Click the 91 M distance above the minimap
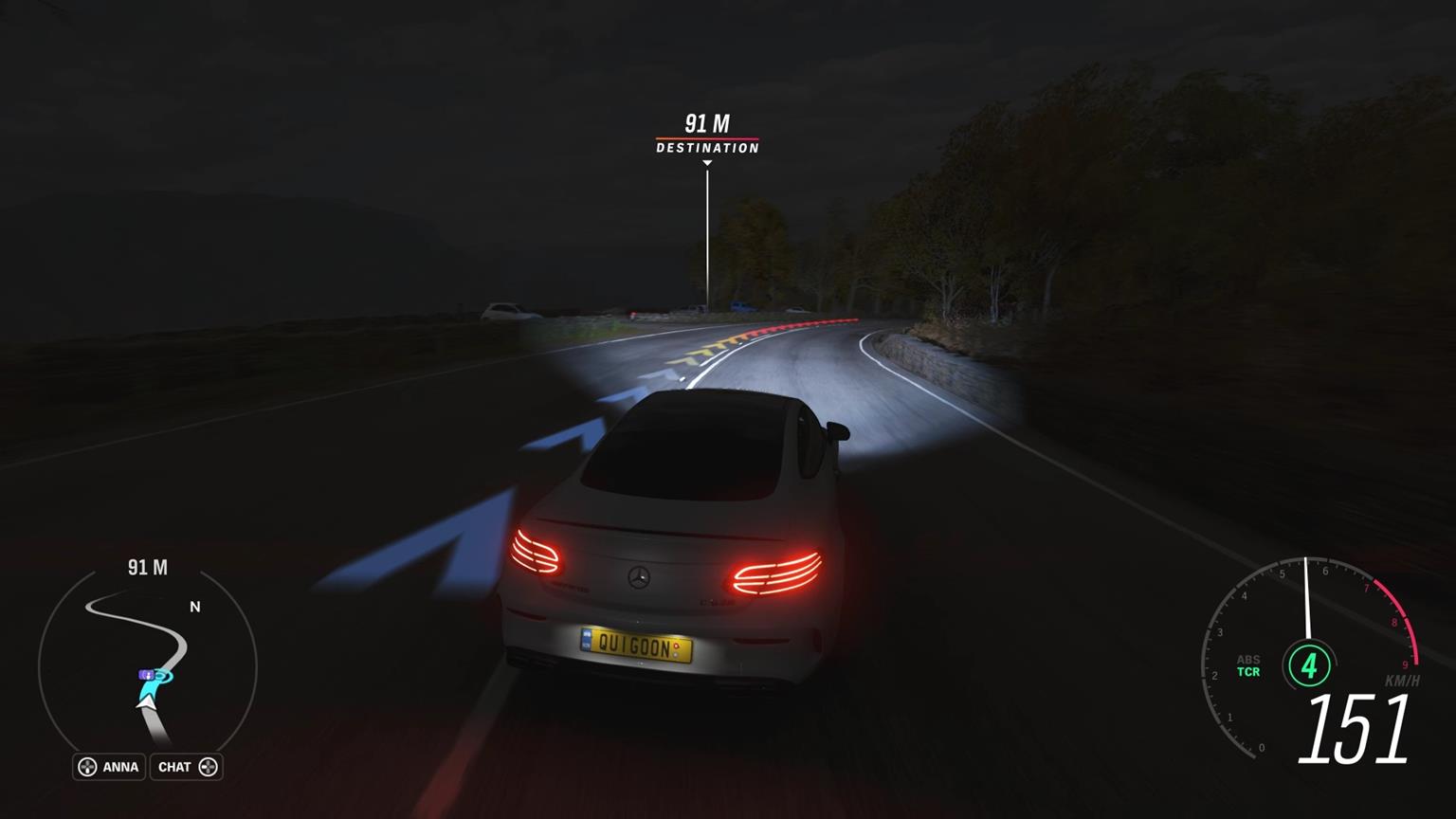 (x=147, y=567)
